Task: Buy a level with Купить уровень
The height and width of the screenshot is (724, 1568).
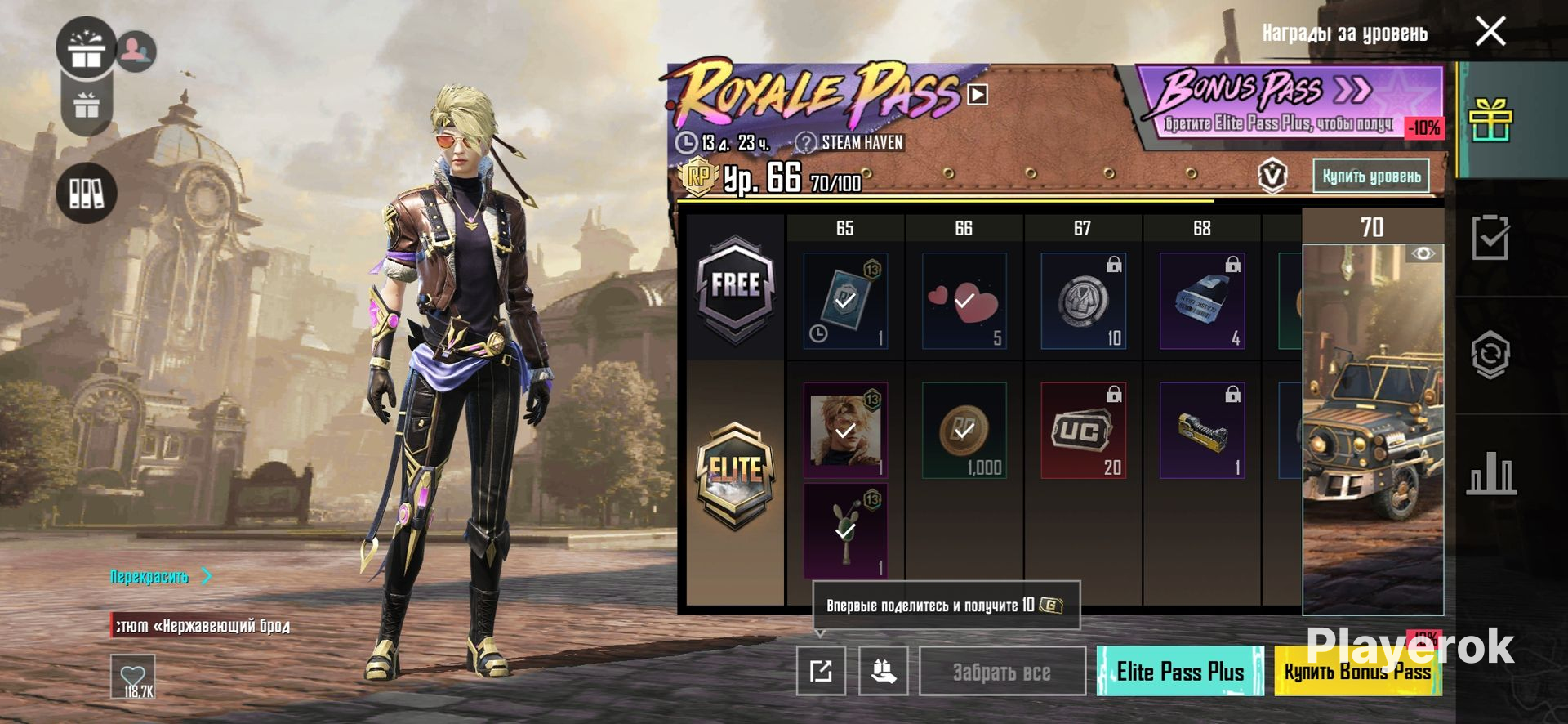Action: pyautogui.click(x=1371, y=176)
